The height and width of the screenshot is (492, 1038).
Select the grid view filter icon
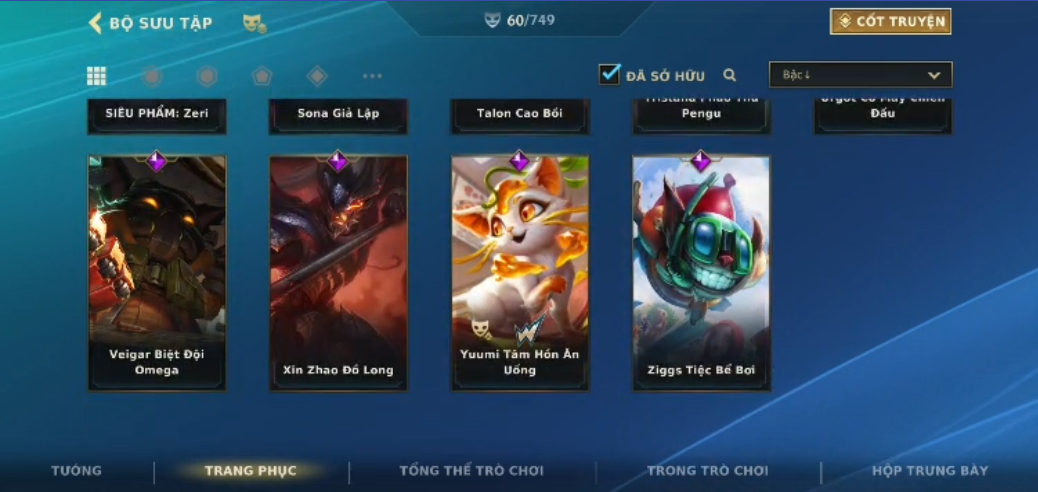[97, 76]
